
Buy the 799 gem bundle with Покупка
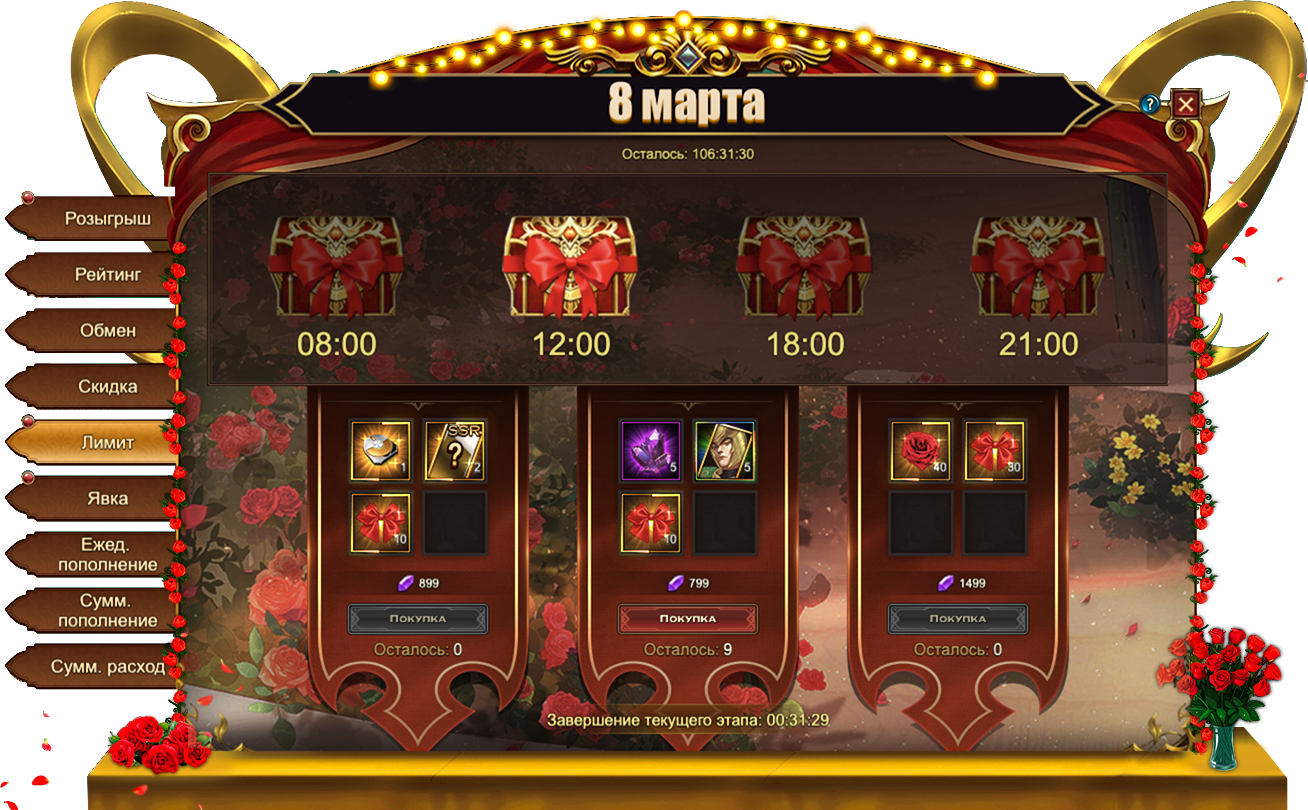(x=688, y=618)
